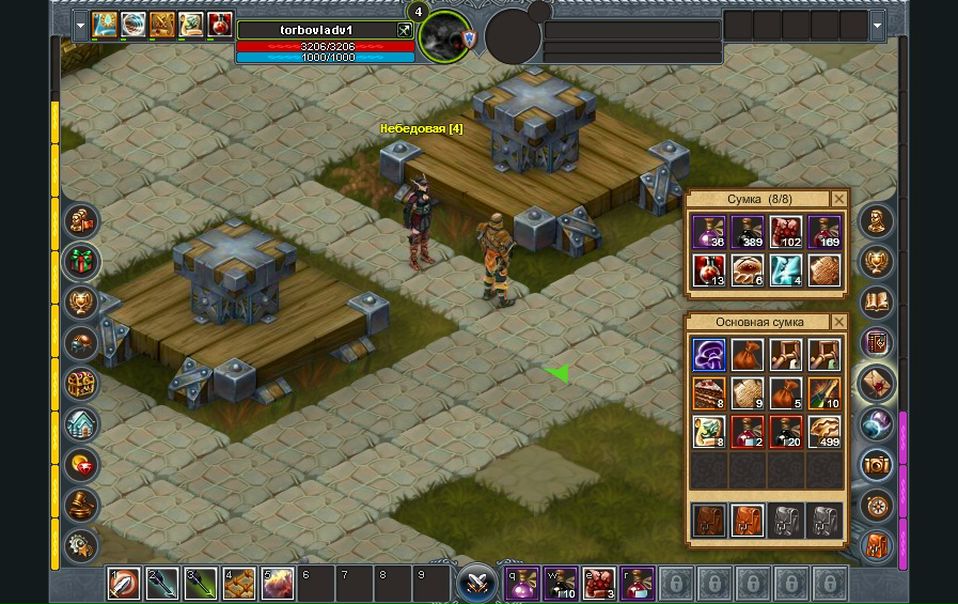Viewport: 958px width, 604px height.
Task: Open the mail envelope icon
Action: click(x=877, y=384)
